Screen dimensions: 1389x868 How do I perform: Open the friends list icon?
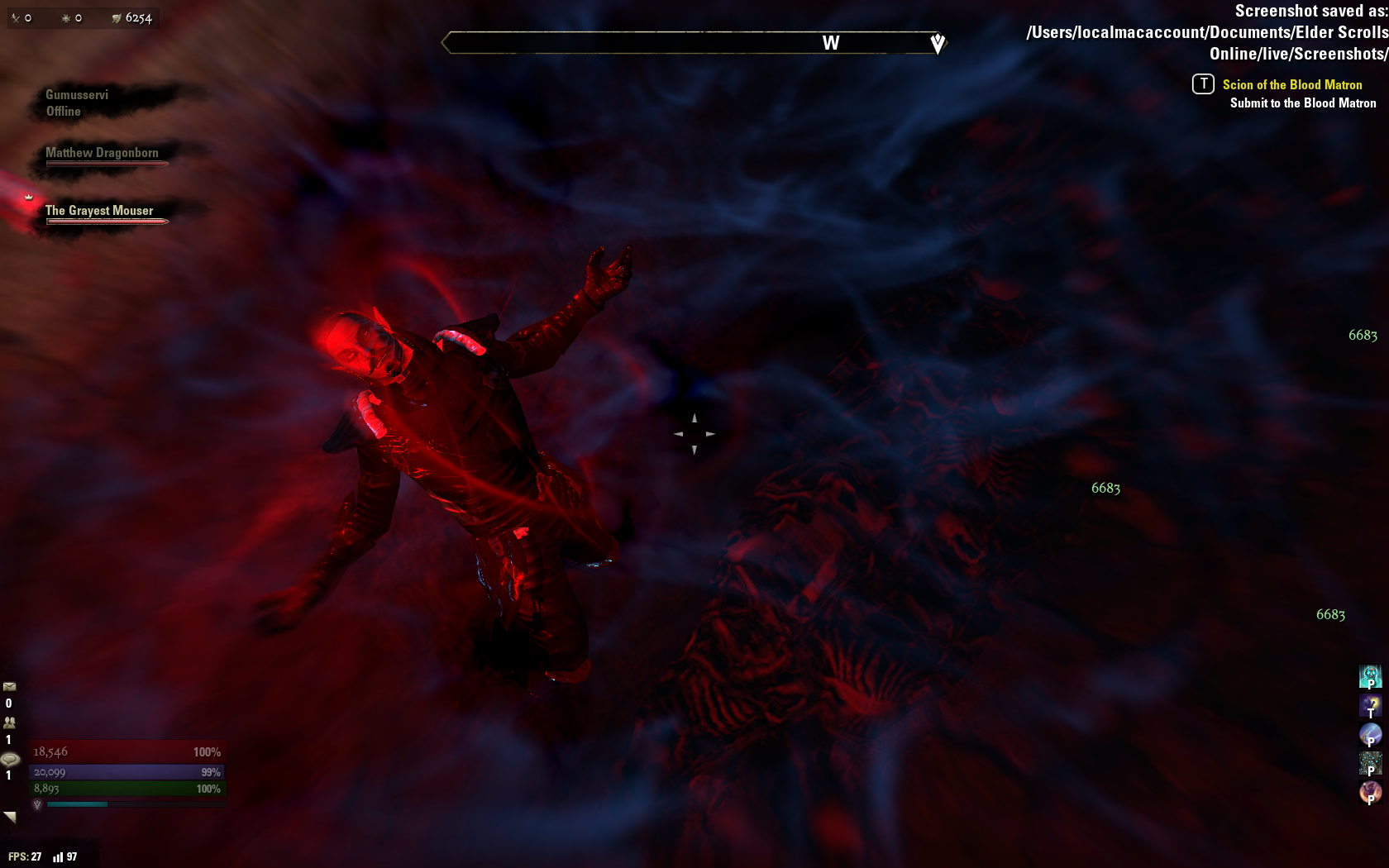coord(10,722)
